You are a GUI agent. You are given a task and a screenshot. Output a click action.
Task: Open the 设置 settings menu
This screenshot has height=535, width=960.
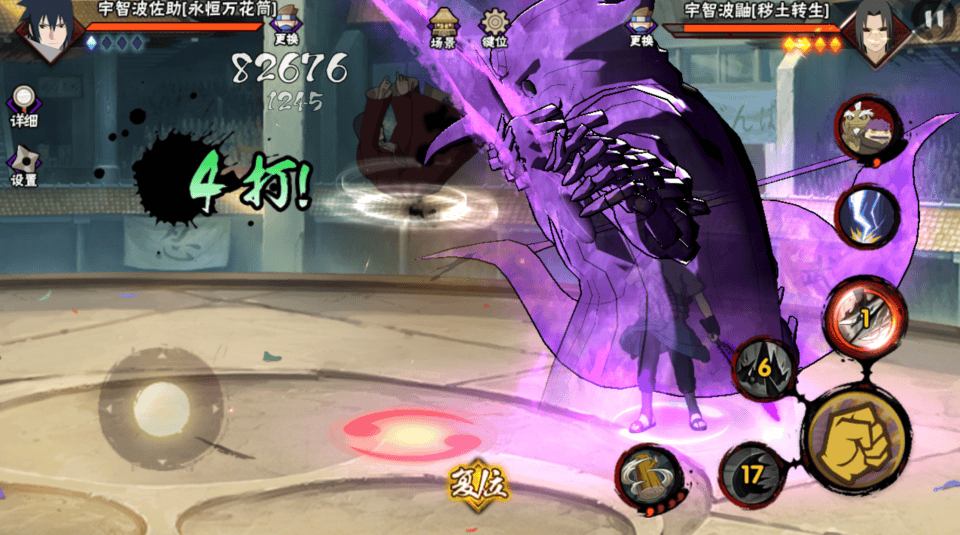[x=24, y=166]
